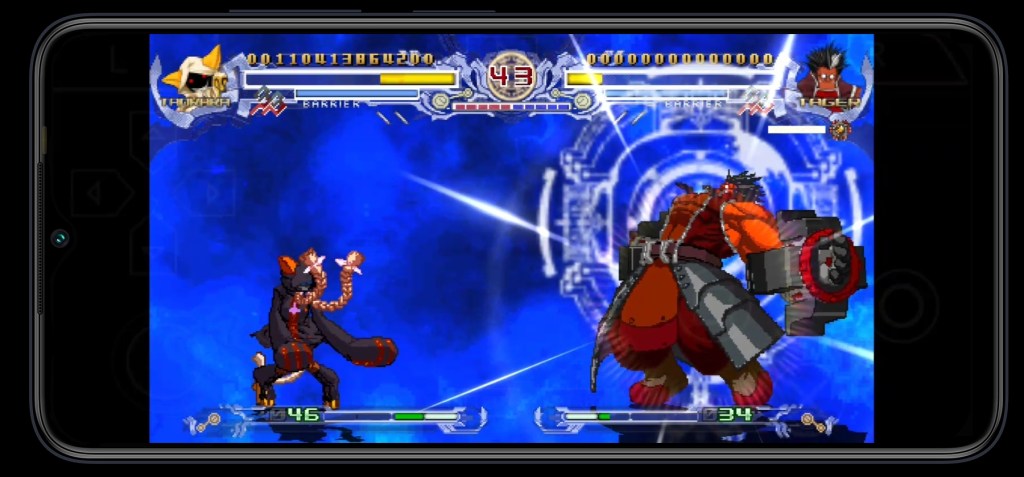
Task: Click Tager's character portrait
Action: [x=826, y=72]
